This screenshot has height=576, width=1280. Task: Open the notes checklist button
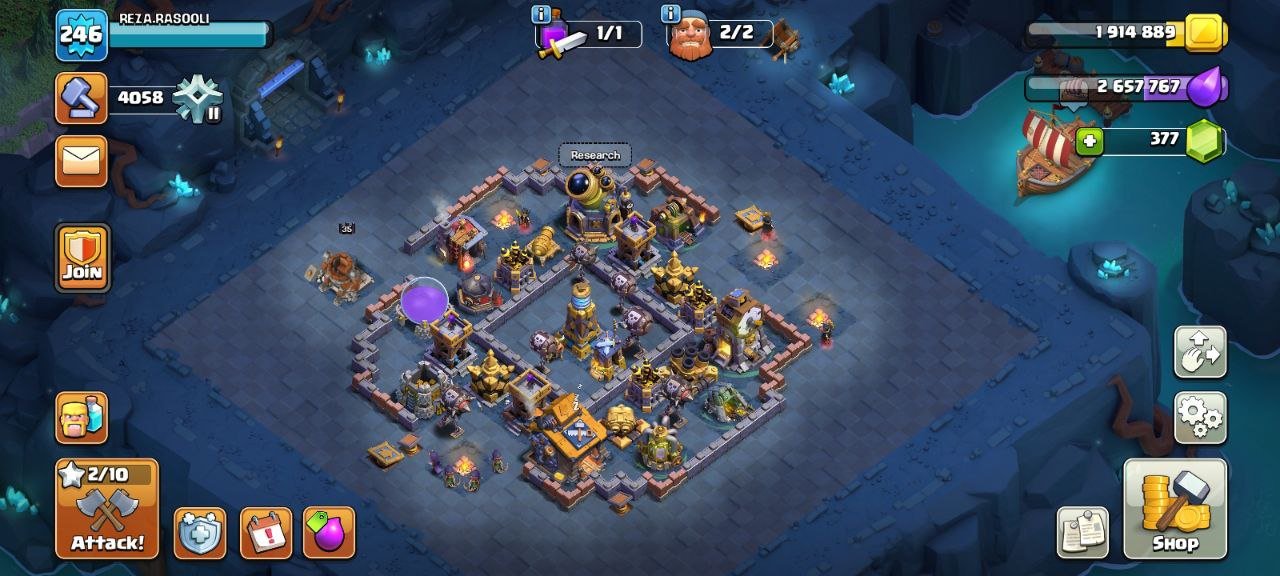tap(1082, 532)
